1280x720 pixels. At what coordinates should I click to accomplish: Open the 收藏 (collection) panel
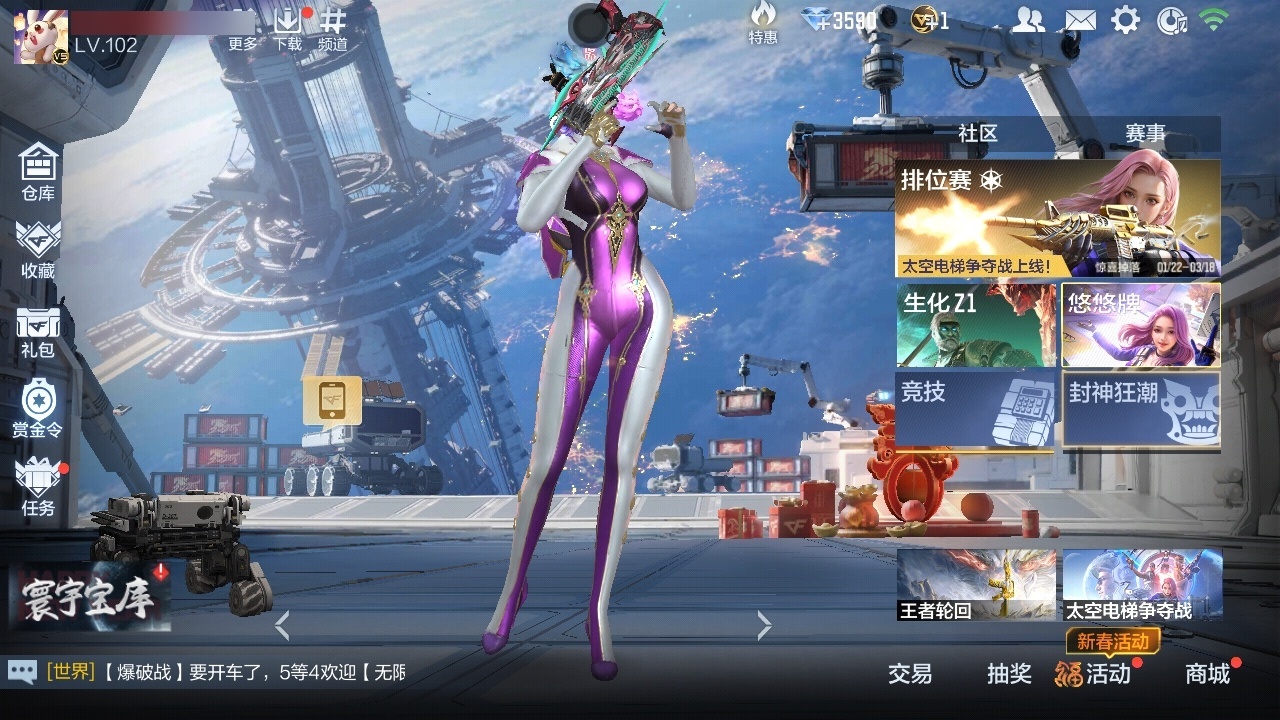click(x=36, y=248)
